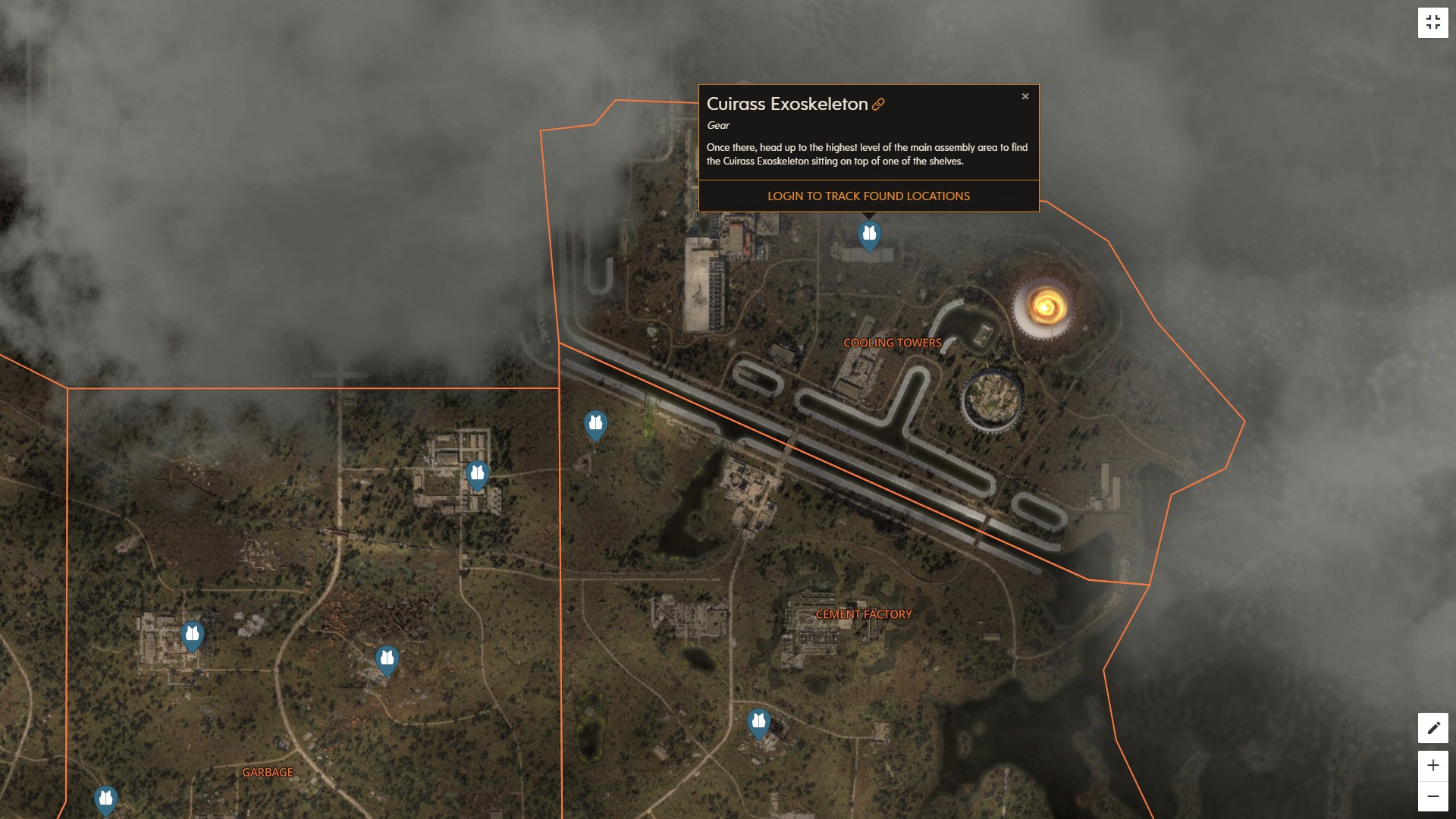Toggle fullscreen mode on the map
1456x819 pixels.
coord(1433,21)
